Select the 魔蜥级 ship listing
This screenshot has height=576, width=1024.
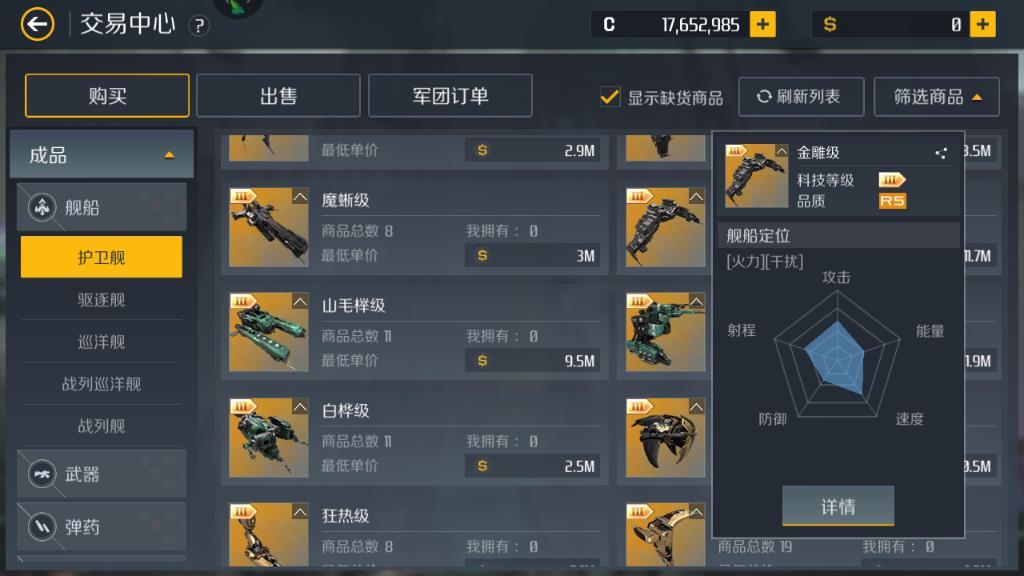(x=415, y=229)
